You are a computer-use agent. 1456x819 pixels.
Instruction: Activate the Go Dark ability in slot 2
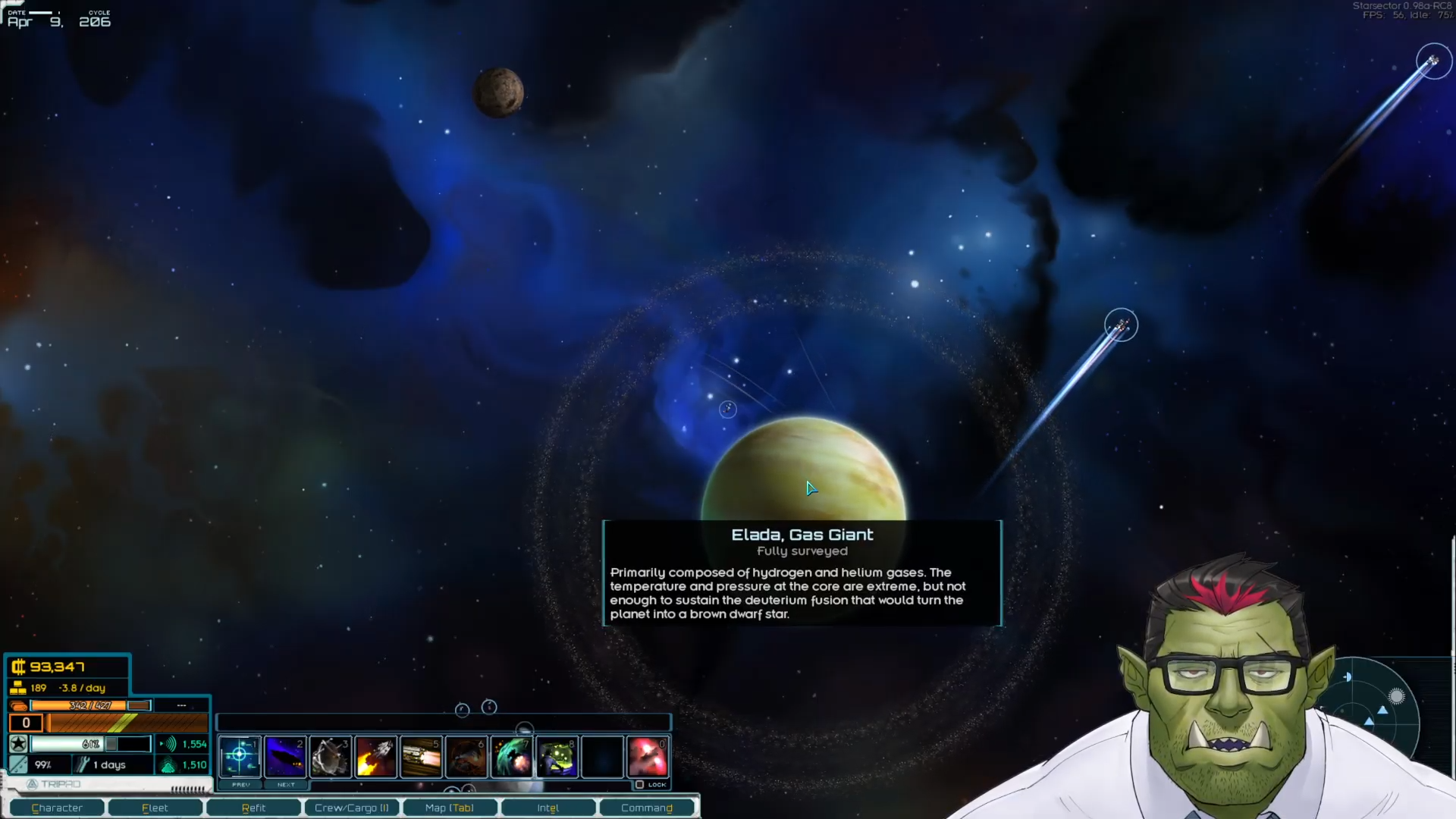coord(285,756)
